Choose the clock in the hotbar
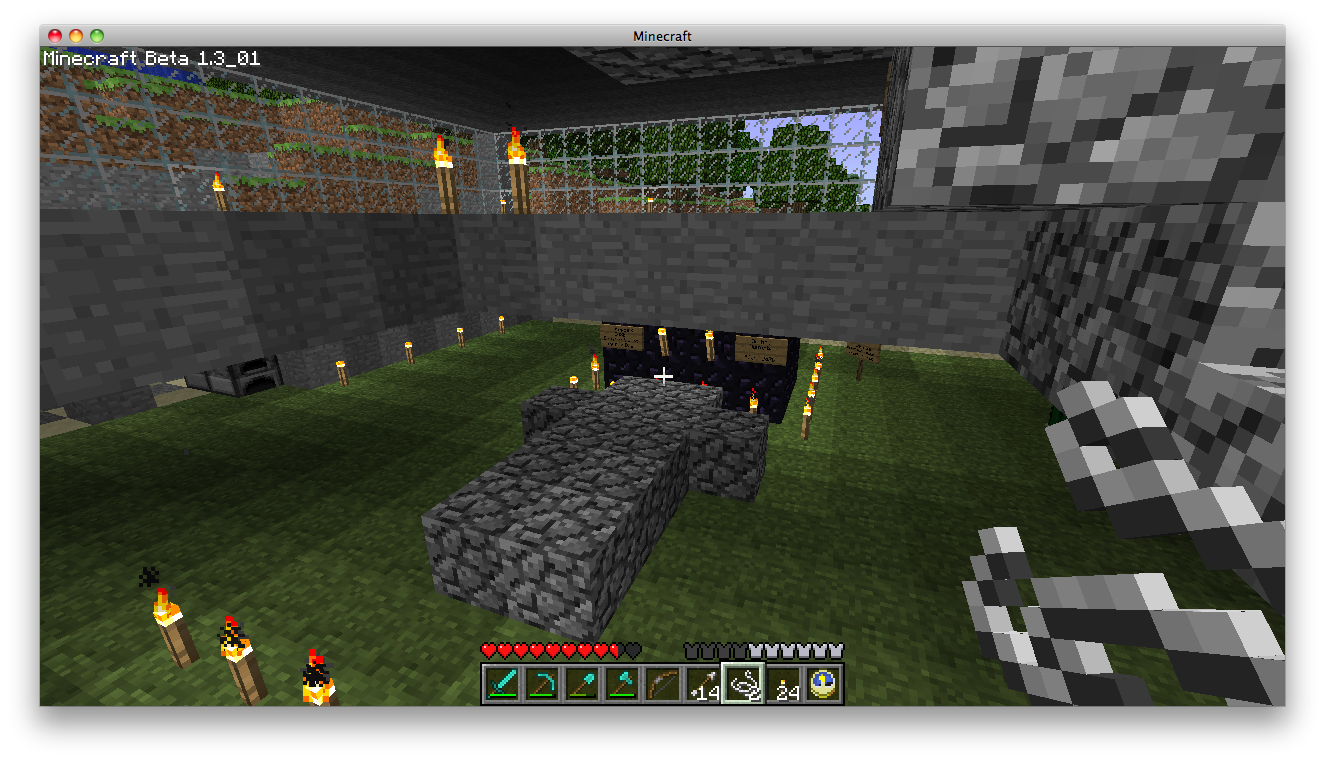The width and height of the screenshot is (1325, 761). tap(822, 685)
